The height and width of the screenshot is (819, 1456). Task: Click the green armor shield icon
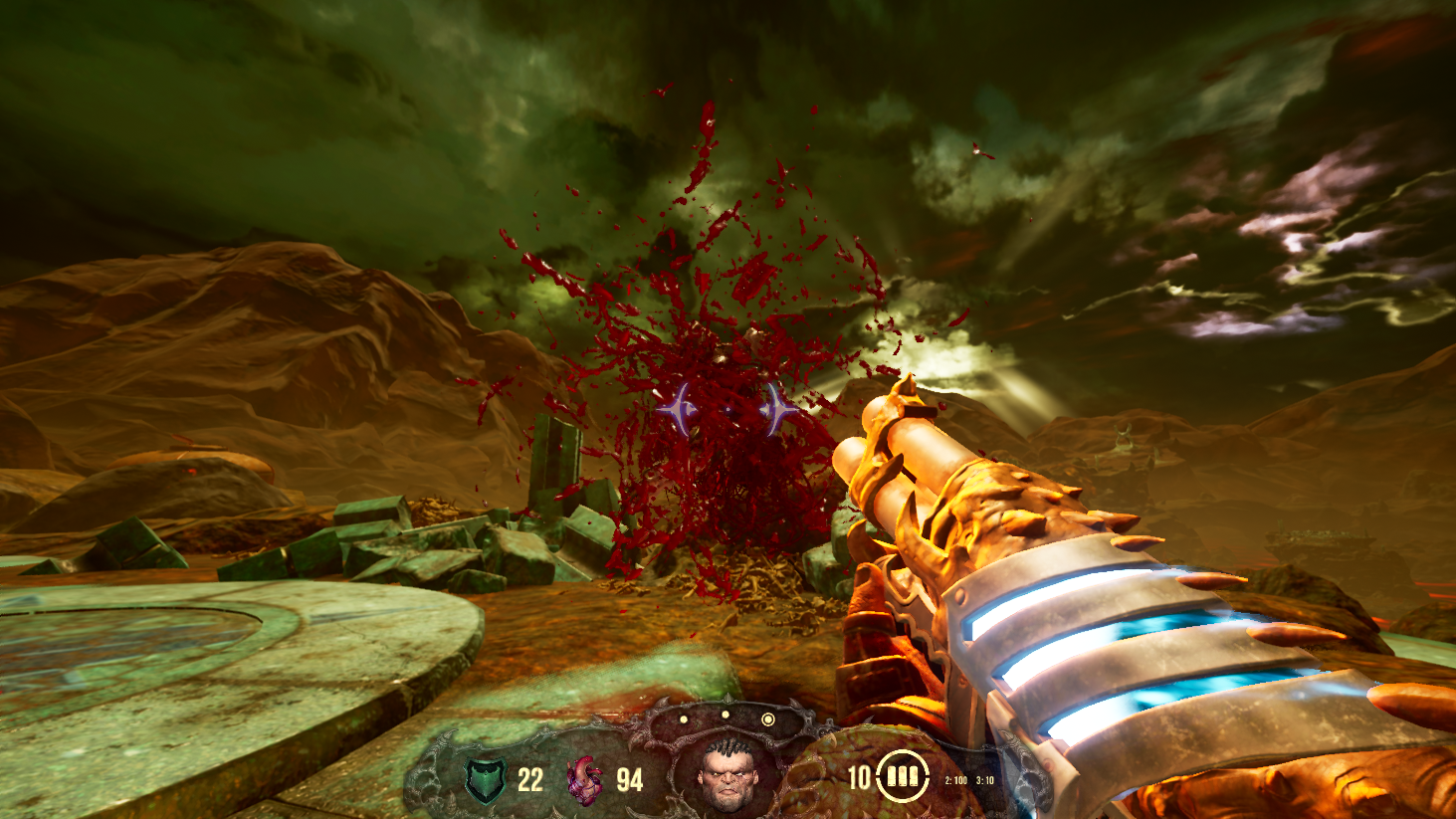(x=487, y=779)
